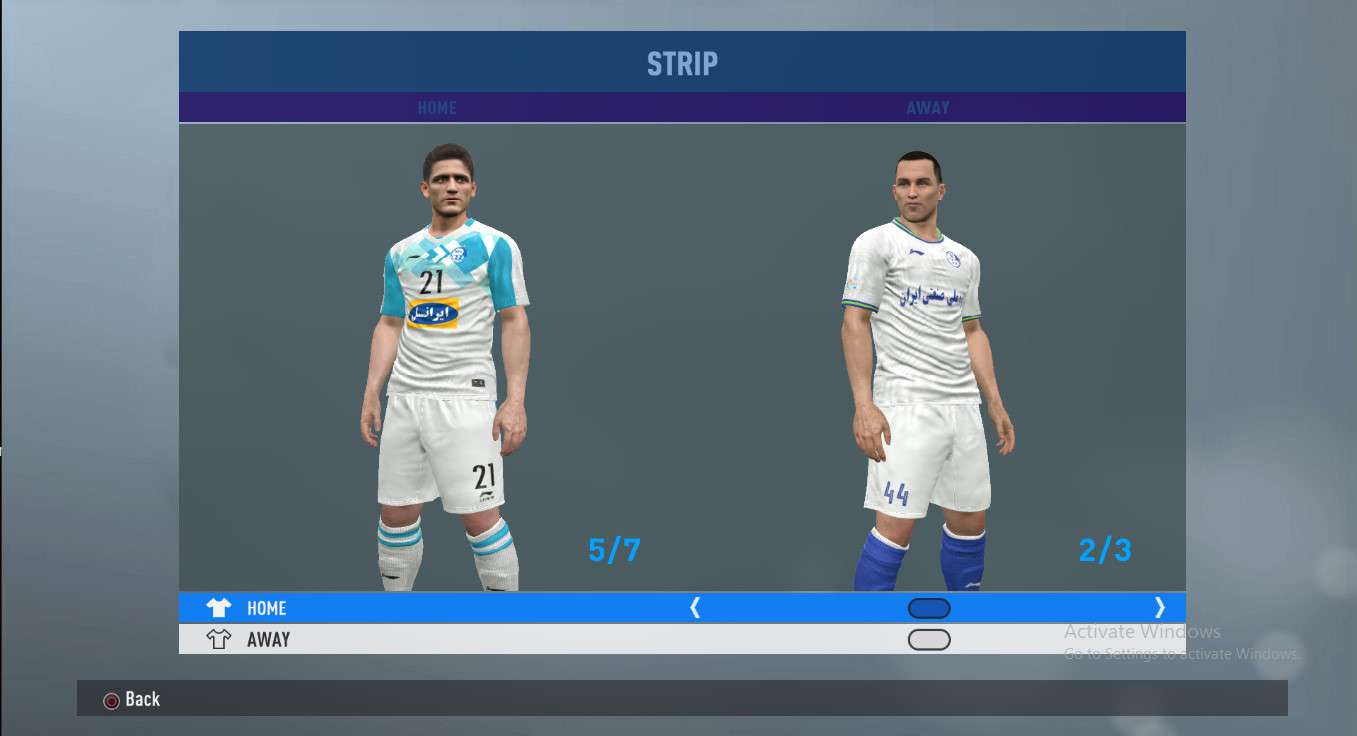This screenshot has width=1357, height=736.
Task: Select the AWAY strip row
Action: 268,640
